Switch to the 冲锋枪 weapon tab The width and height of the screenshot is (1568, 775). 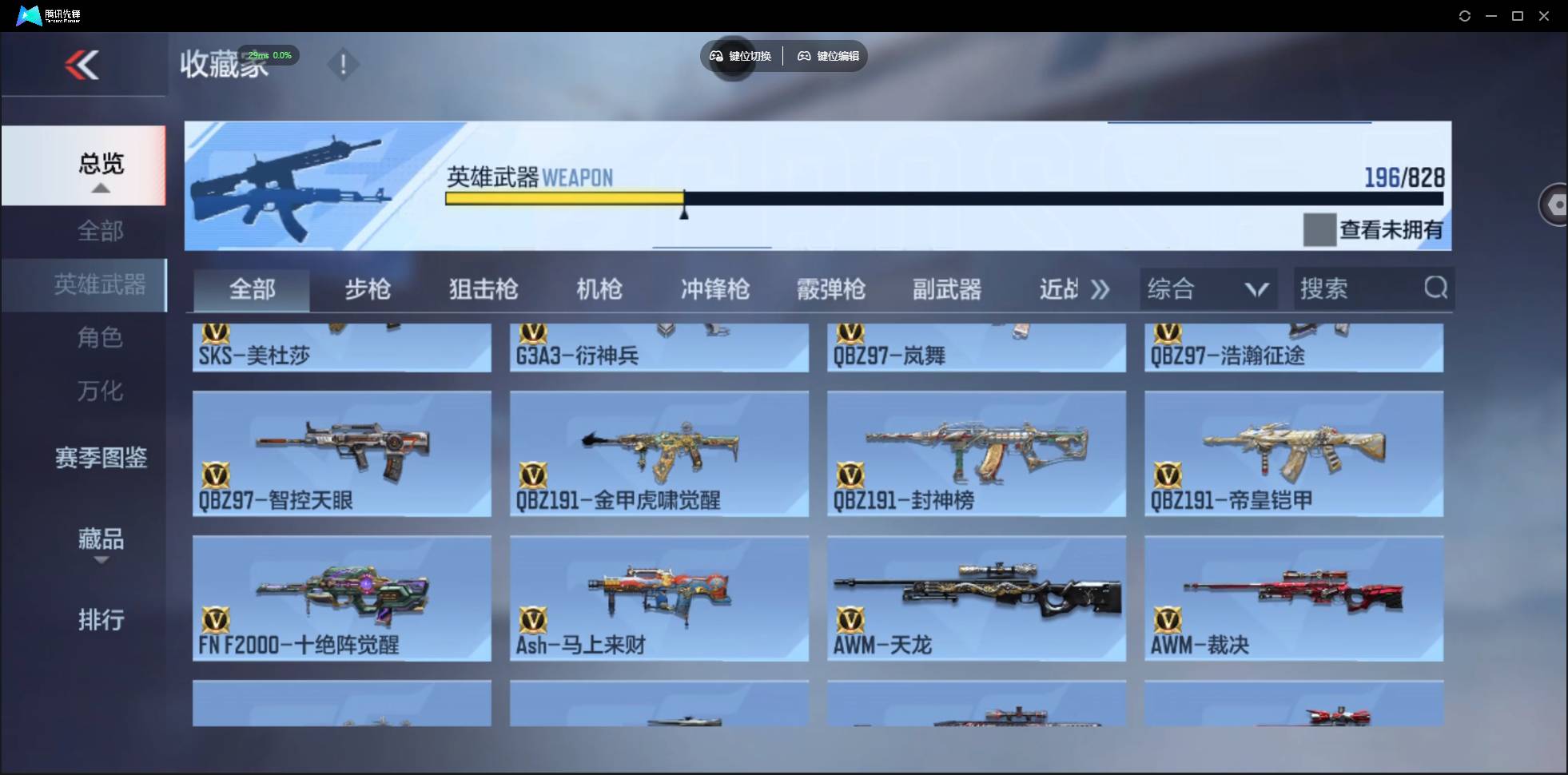point(714,288)
